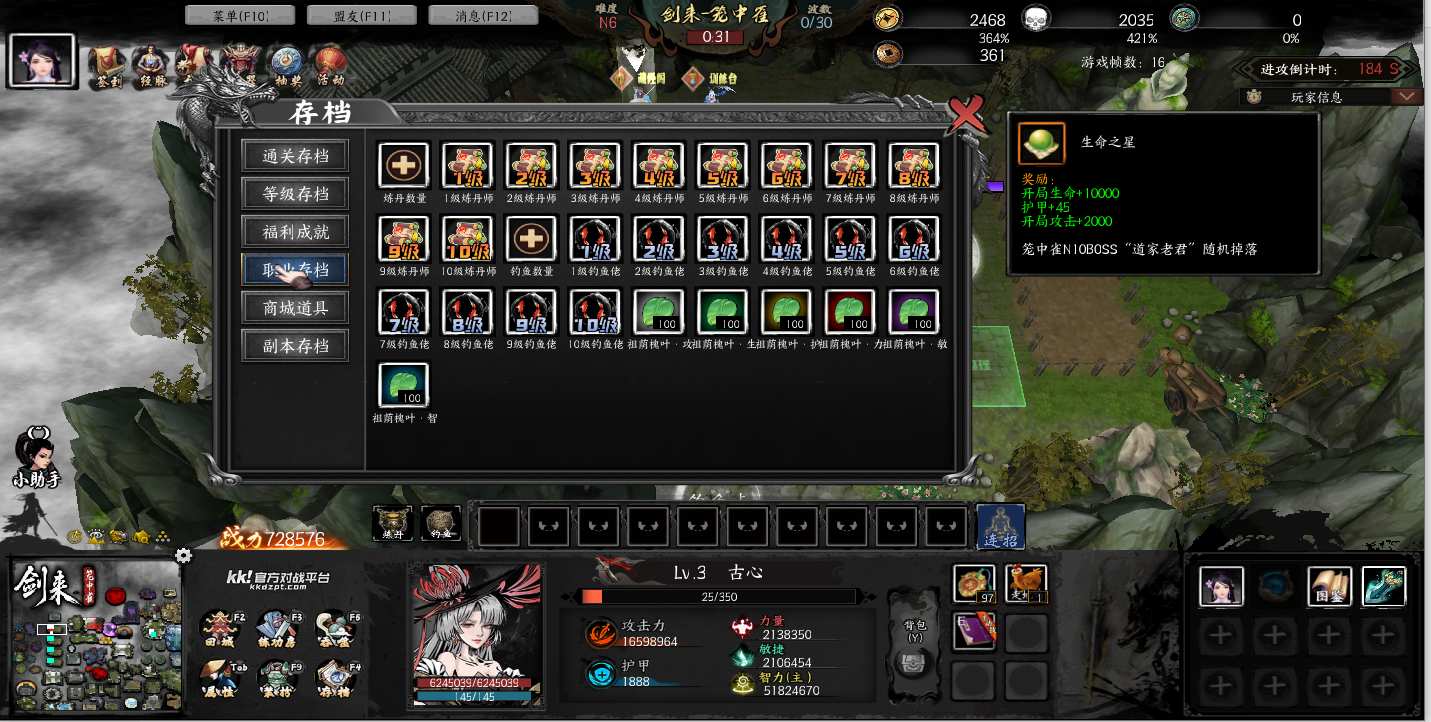Open the 抽奖 lottery icon

287,64
